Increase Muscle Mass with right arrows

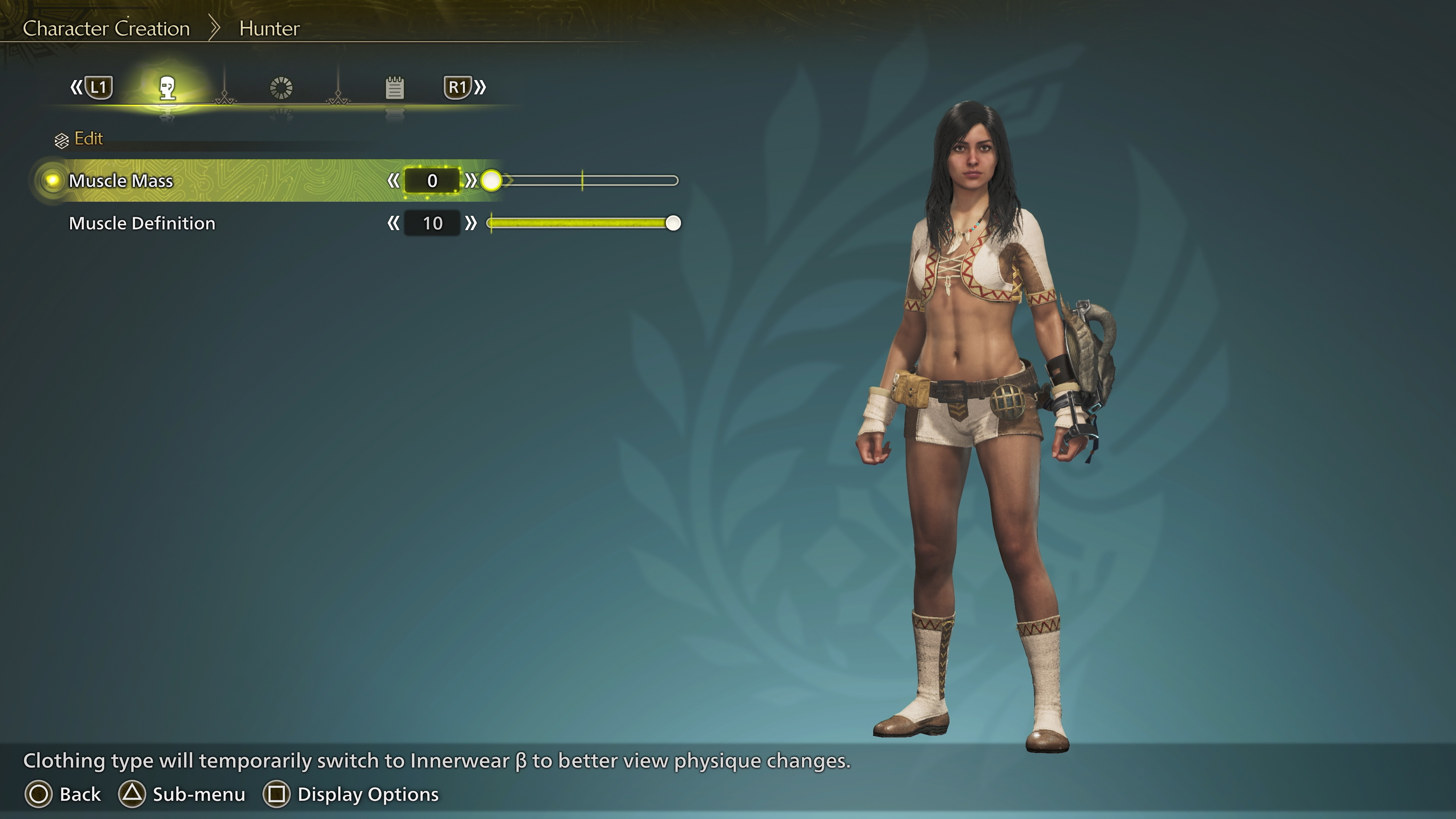470,181
